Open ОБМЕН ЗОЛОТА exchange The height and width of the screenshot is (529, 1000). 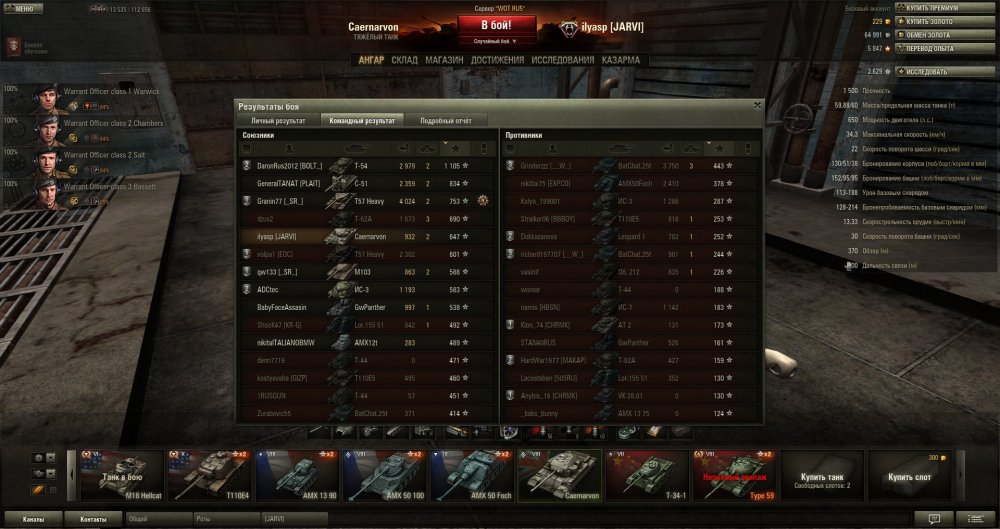point(932,34)
